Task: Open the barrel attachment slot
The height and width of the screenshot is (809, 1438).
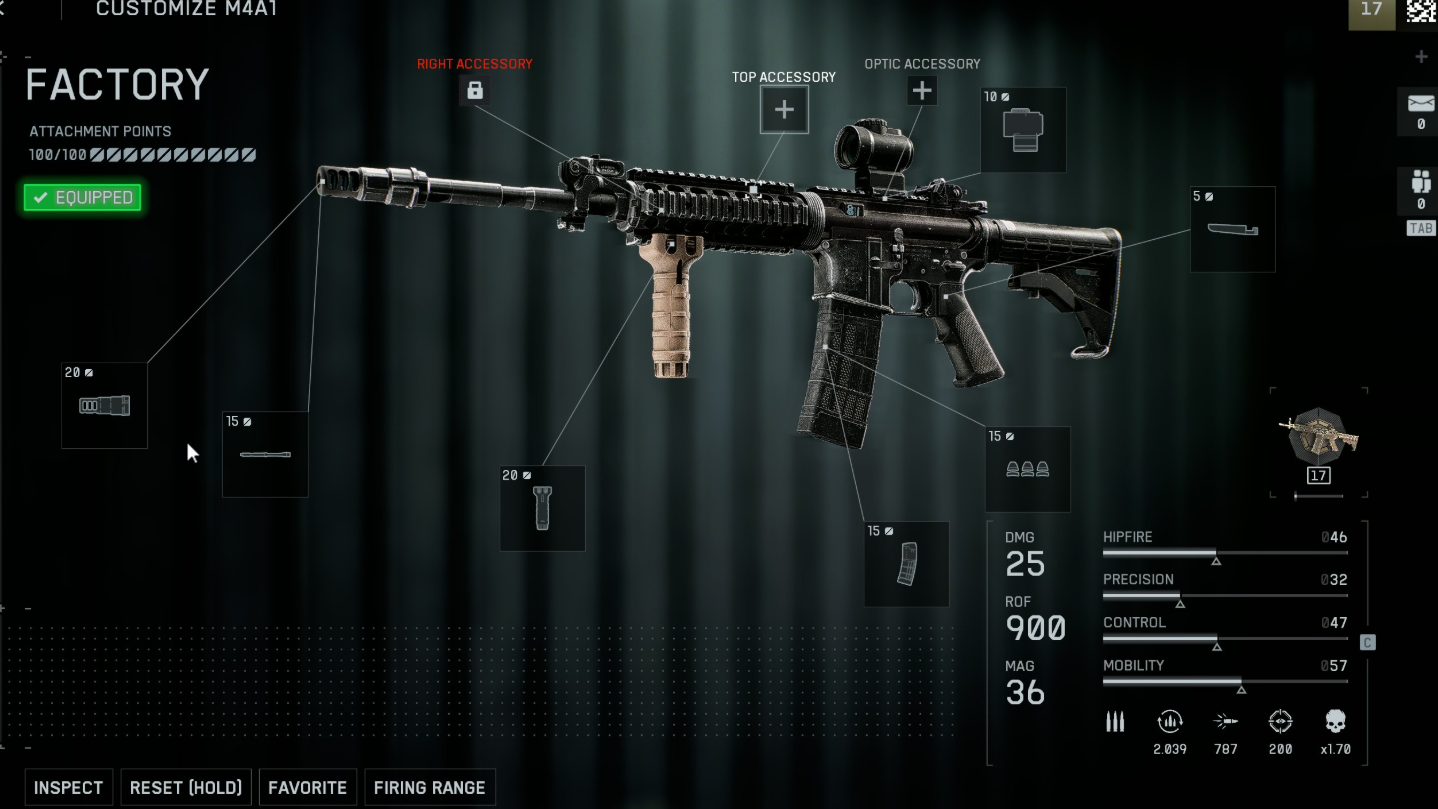Action: click(x=265, y=454)
